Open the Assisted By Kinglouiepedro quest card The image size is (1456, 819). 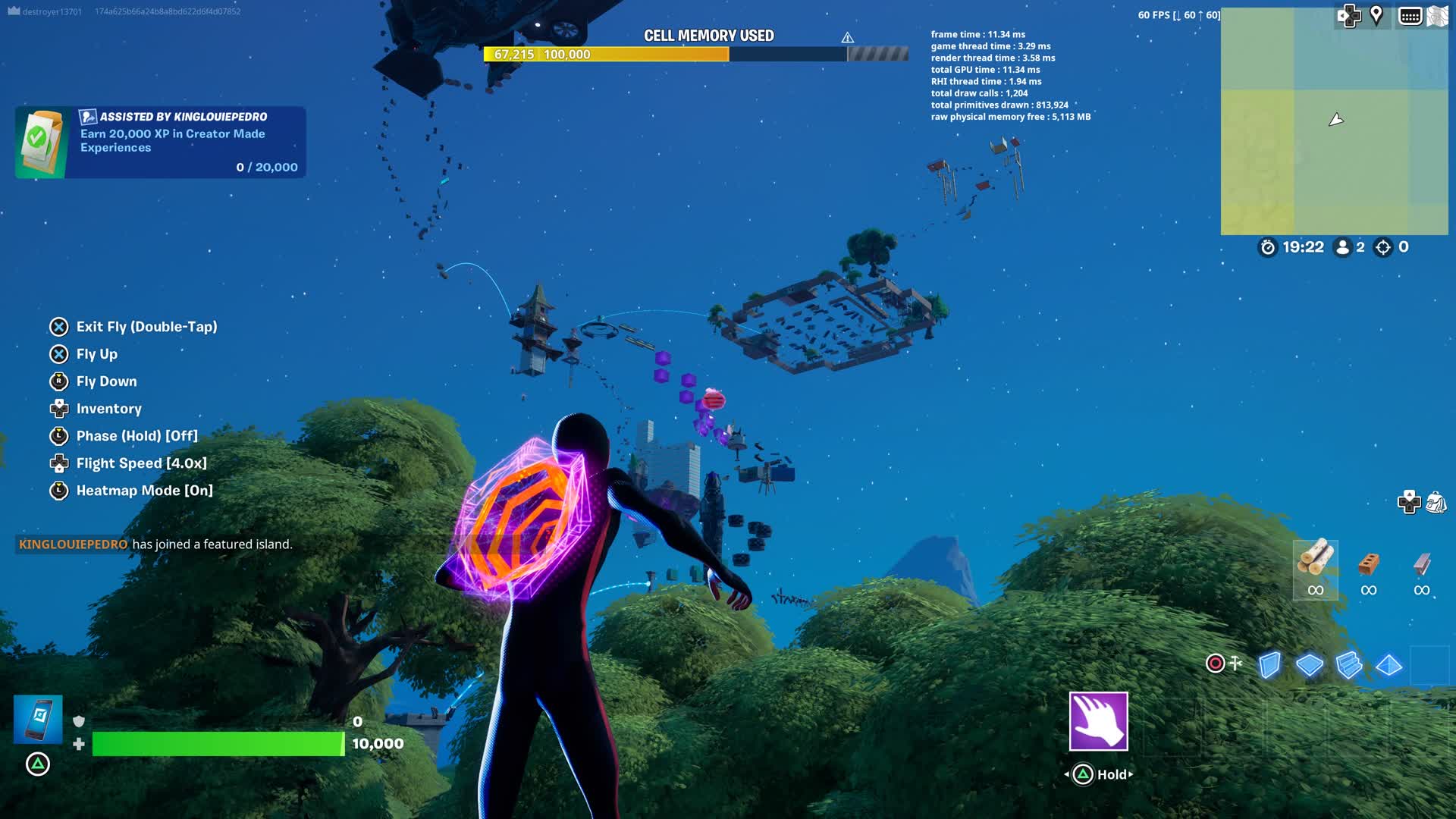(159, 143)
